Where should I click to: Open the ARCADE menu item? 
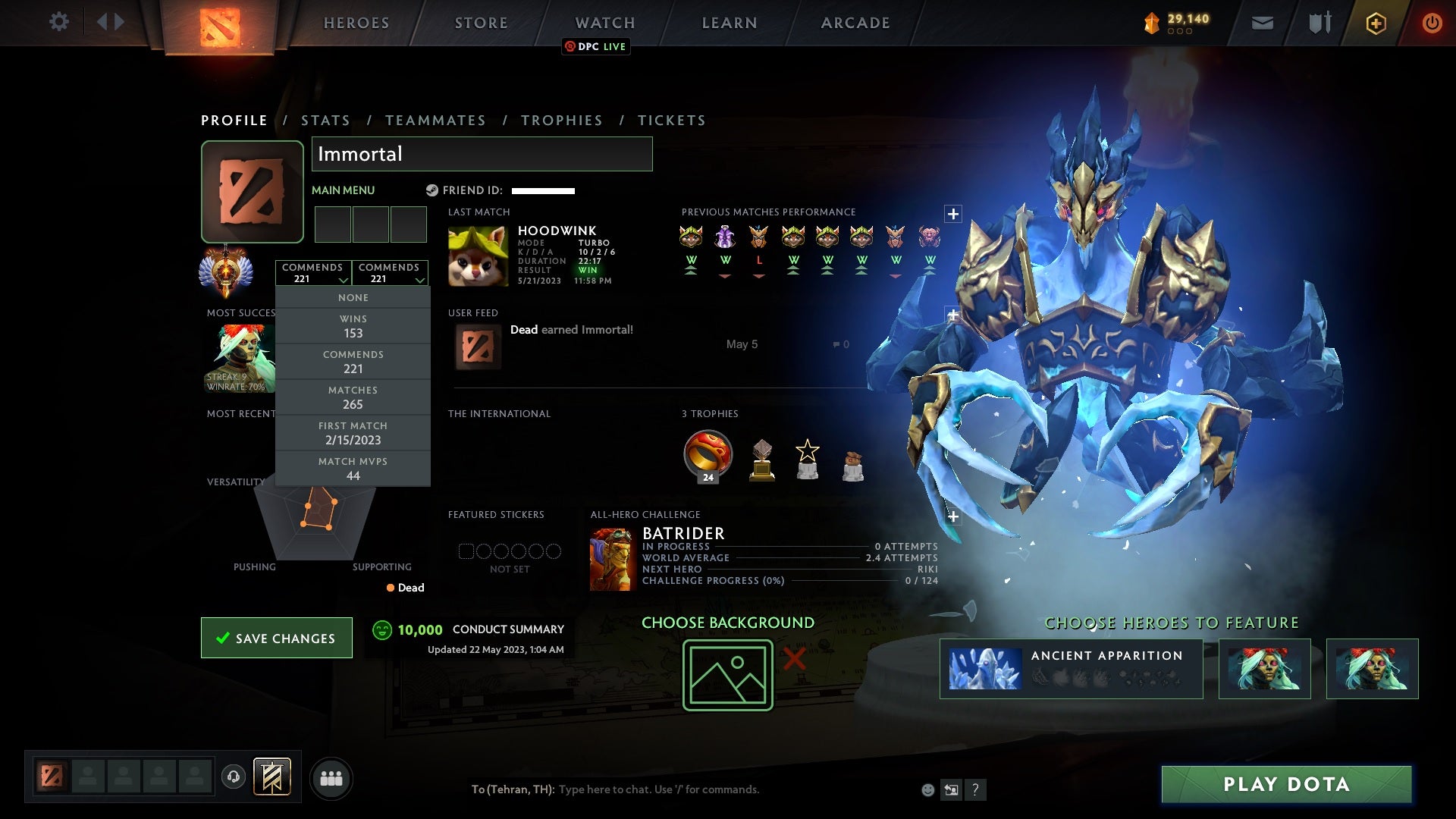(855, 22)
